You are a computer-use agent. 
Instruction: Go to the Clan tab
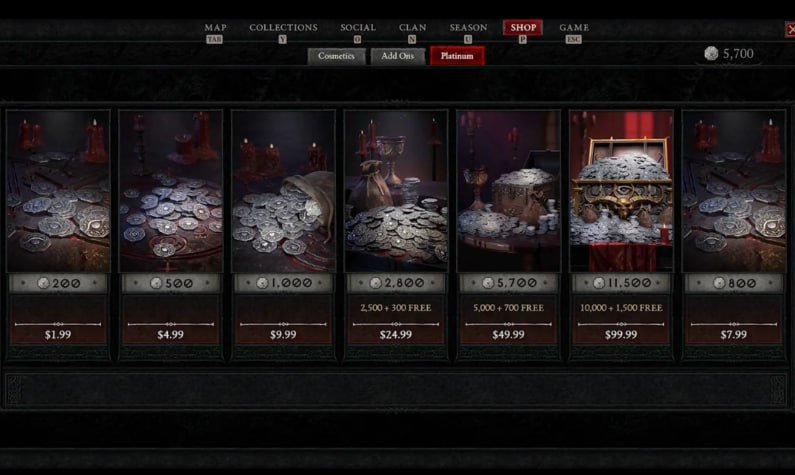pos(412,28)
